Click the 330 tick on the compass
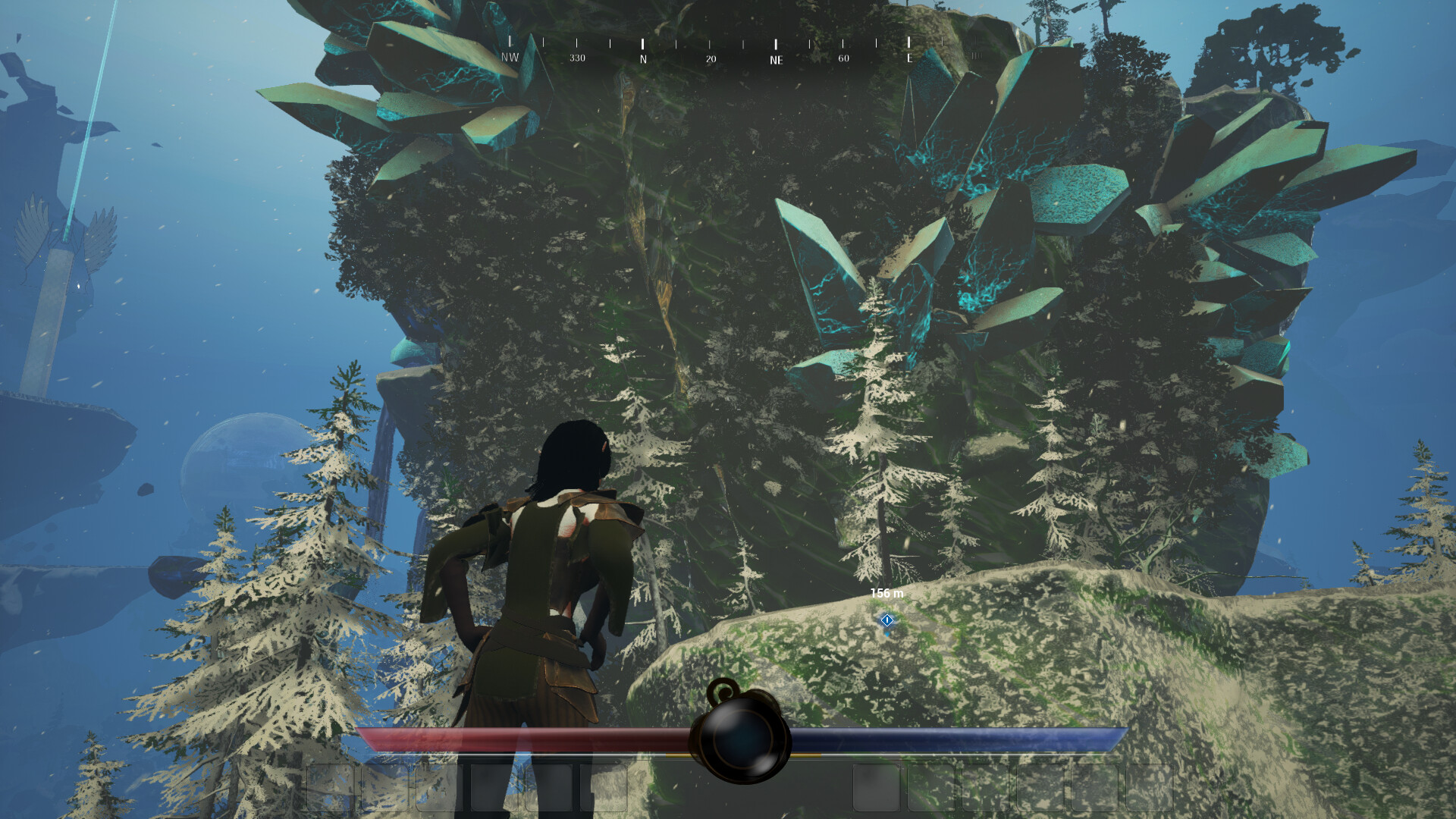This screenshot has height=819, width=1456. 578,53
